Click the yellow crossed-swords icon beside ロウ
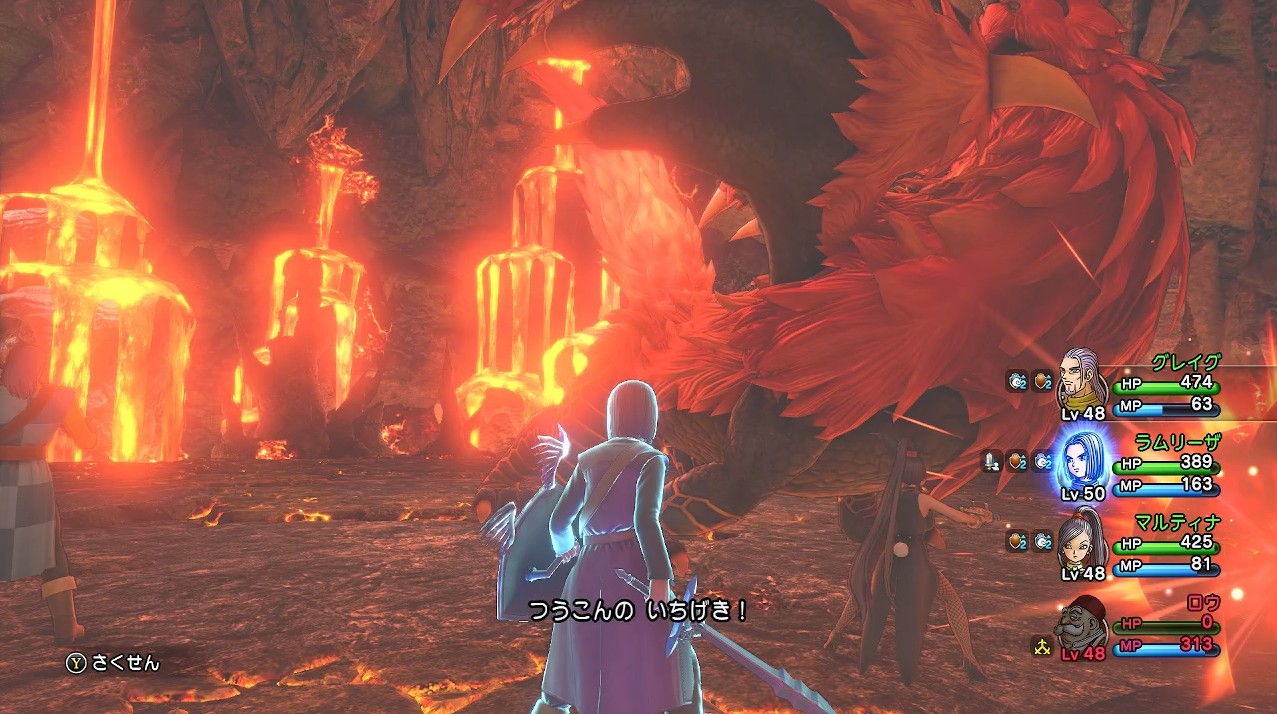The image size is (1277, 714). [1042, 645]
